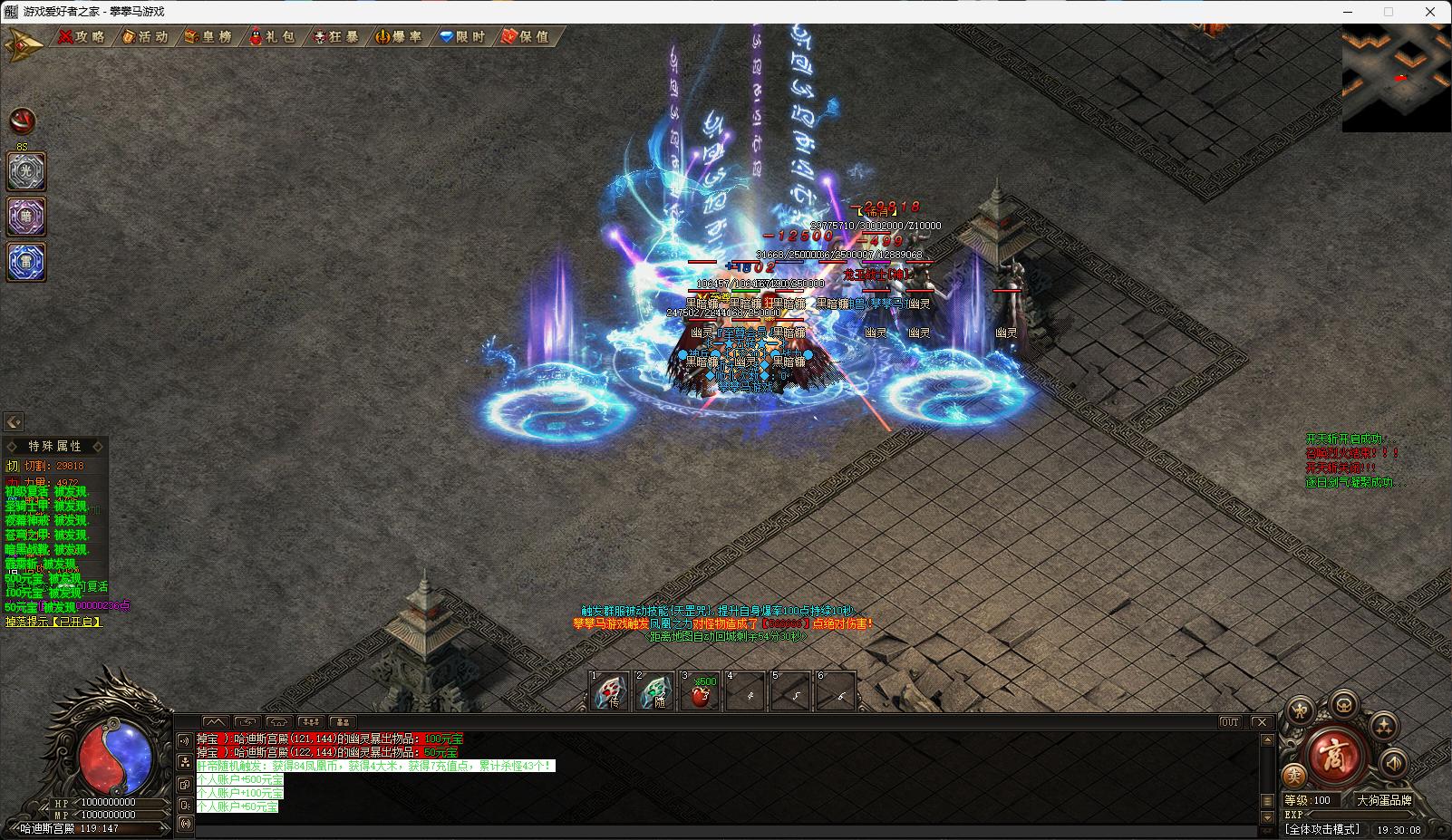Activate the 光 light element skill
1452x840 pixels.
[26, 172]
